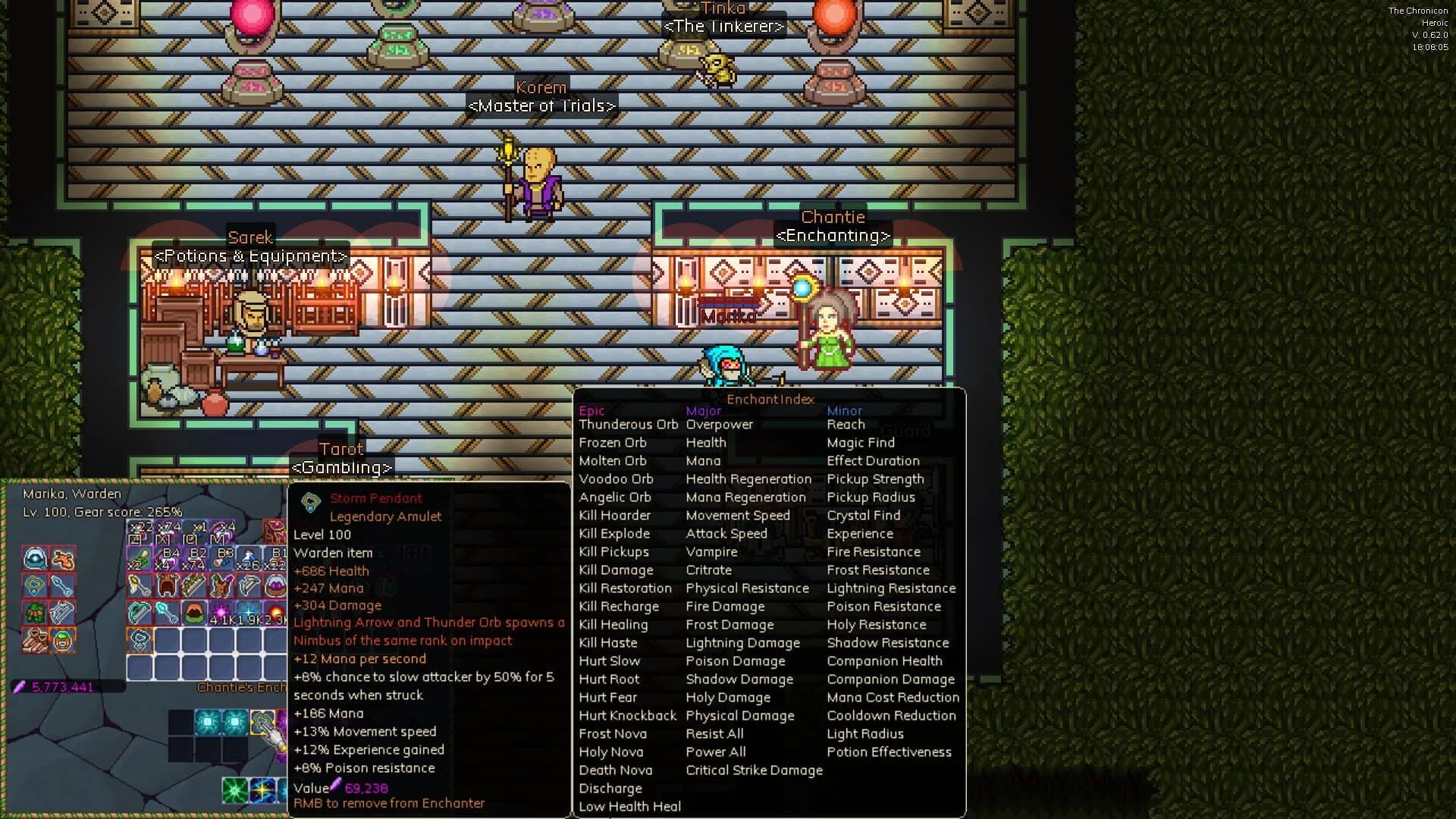This screenshot has height=819, width=1456.
Task: Click the equipped boots in the equipment panel
Action: (35, 641)
